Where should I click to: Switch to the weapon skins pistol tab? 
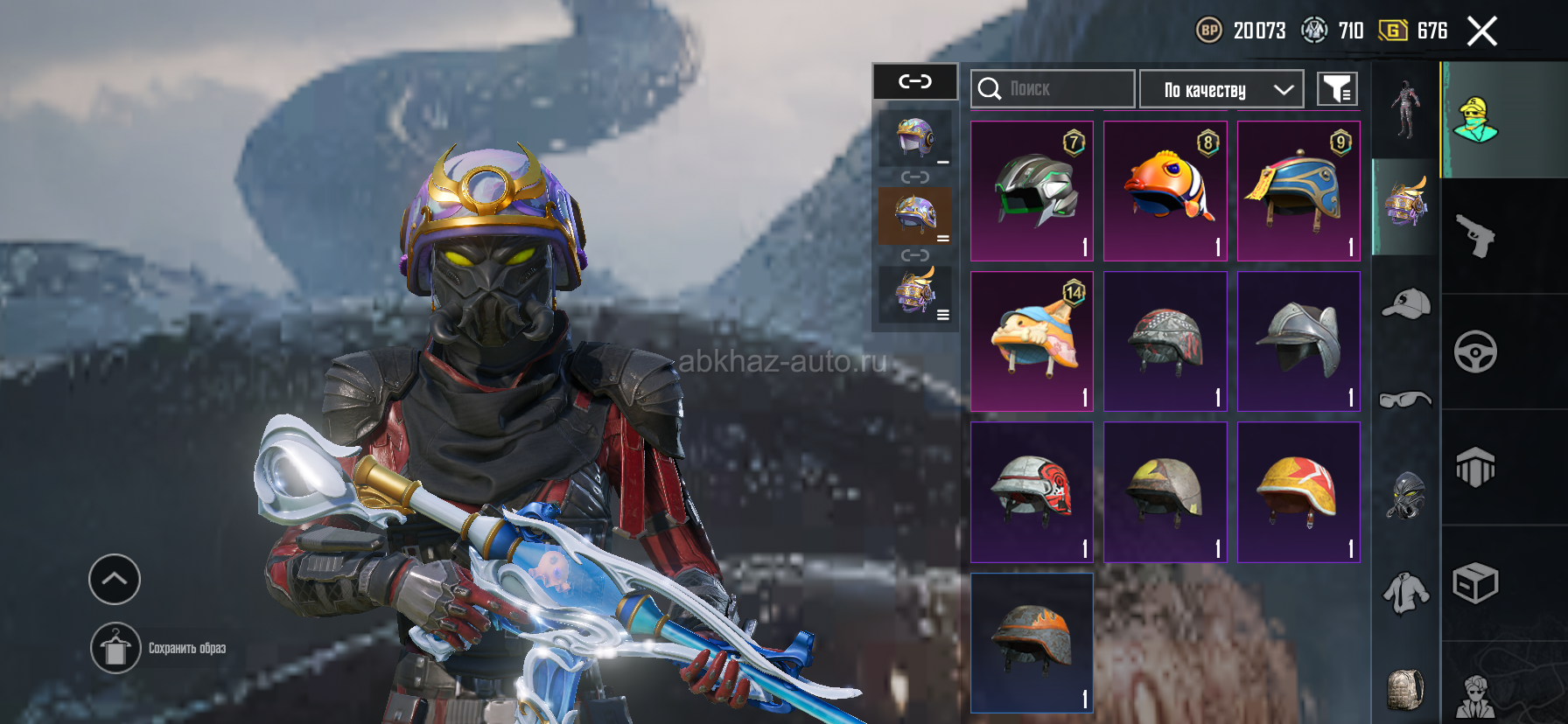tap(1475, 236)
